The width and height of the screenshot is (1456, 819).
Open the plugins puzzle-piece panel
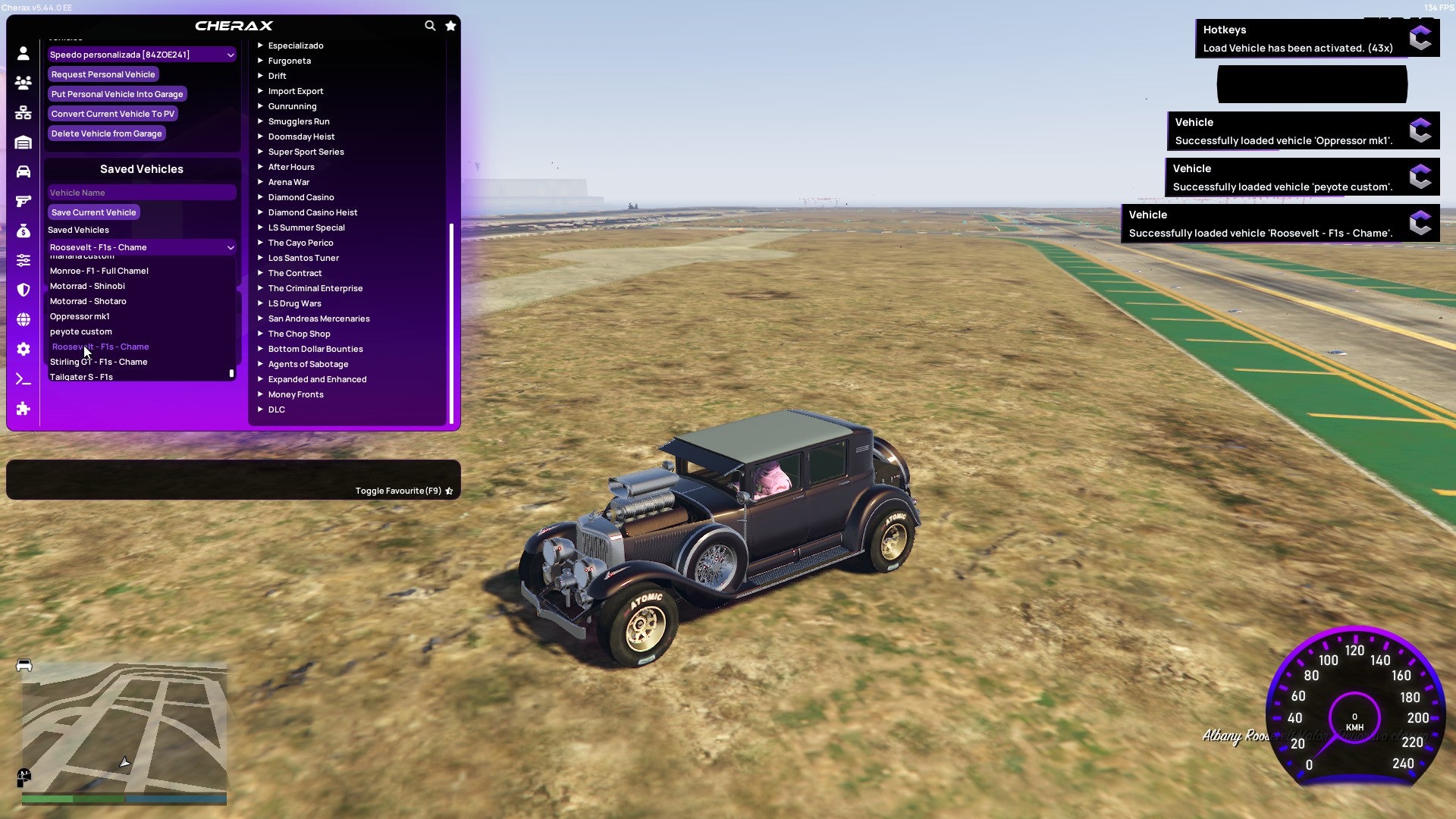click(x=23, y=409)
